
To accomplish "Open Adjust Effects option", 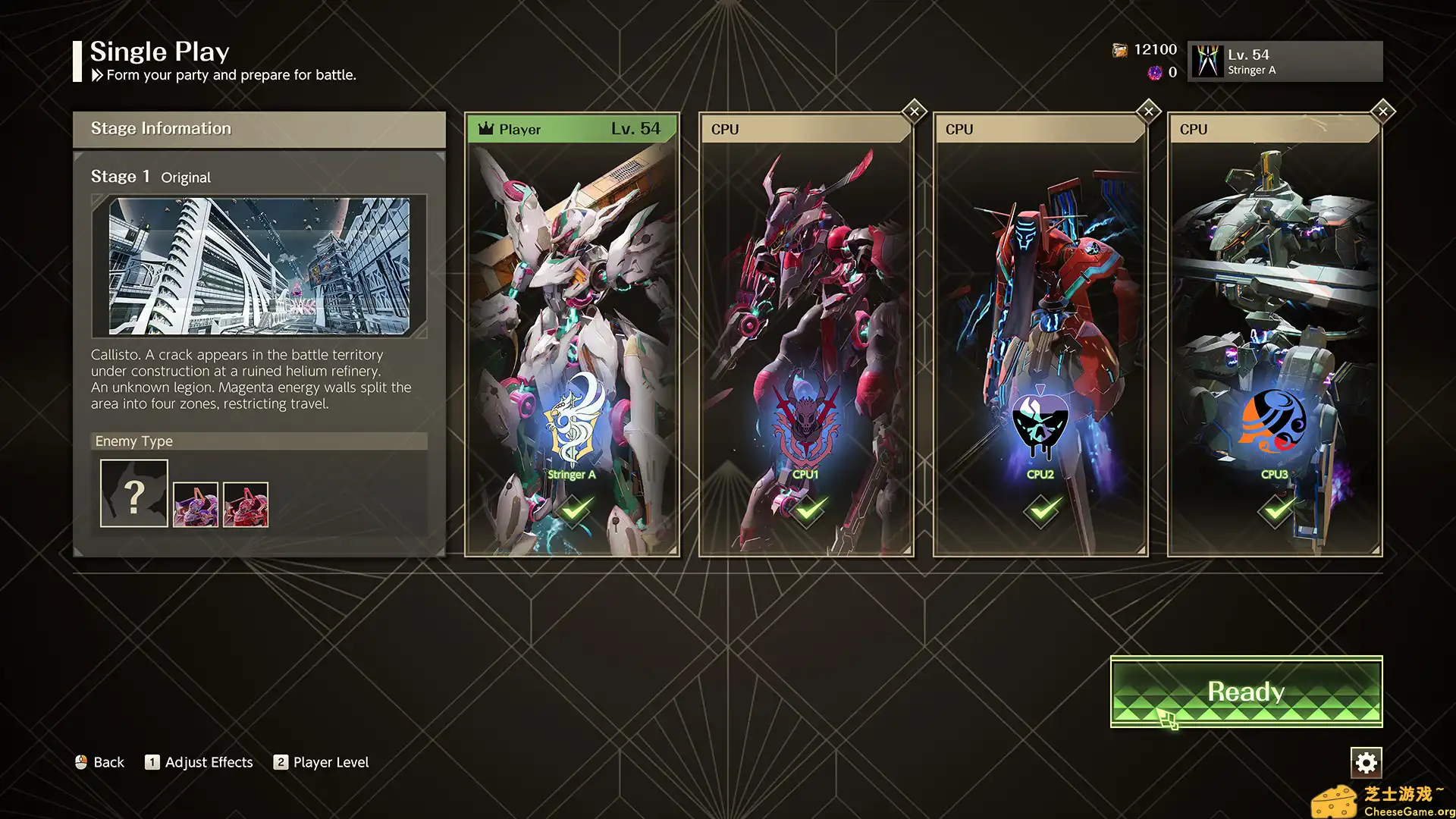I will click(x=199, y=762).
